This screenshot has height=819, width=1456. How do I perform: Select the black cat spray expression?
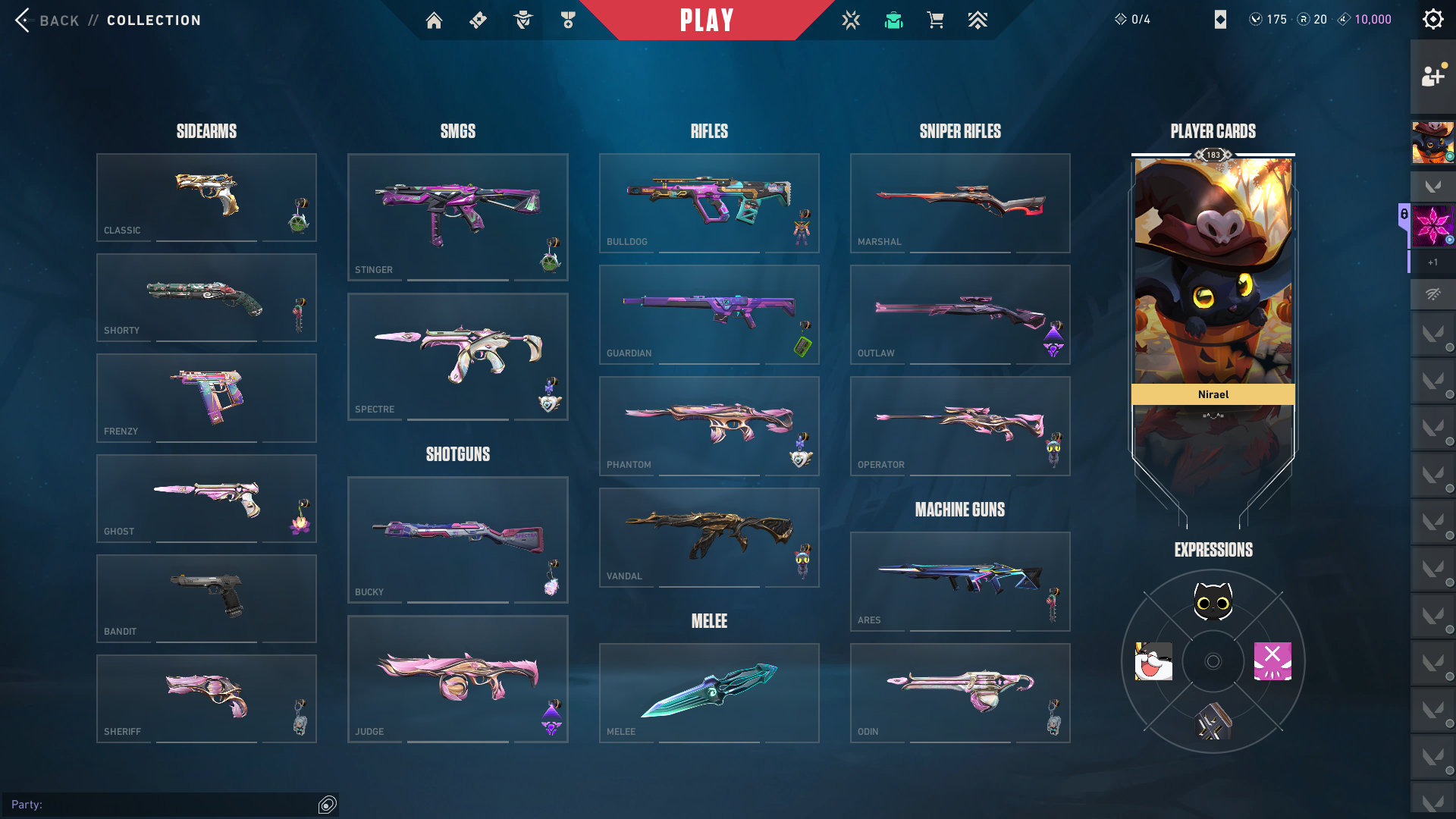pyautogui.click(x=1213, y=601)
